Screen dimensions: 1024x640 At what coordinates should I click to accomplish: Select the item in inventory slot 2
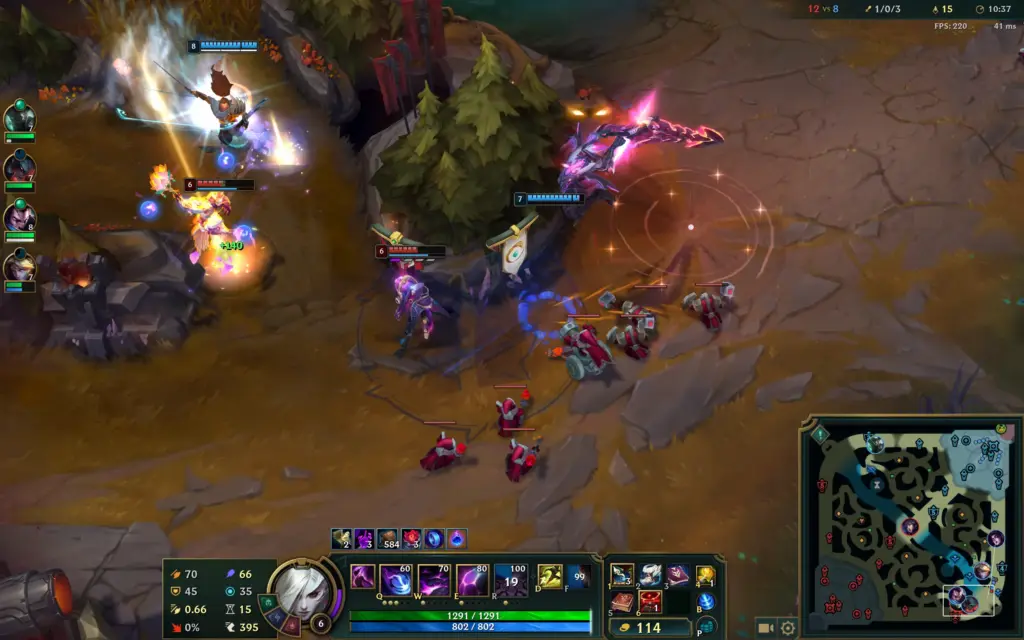click(650, 575)
